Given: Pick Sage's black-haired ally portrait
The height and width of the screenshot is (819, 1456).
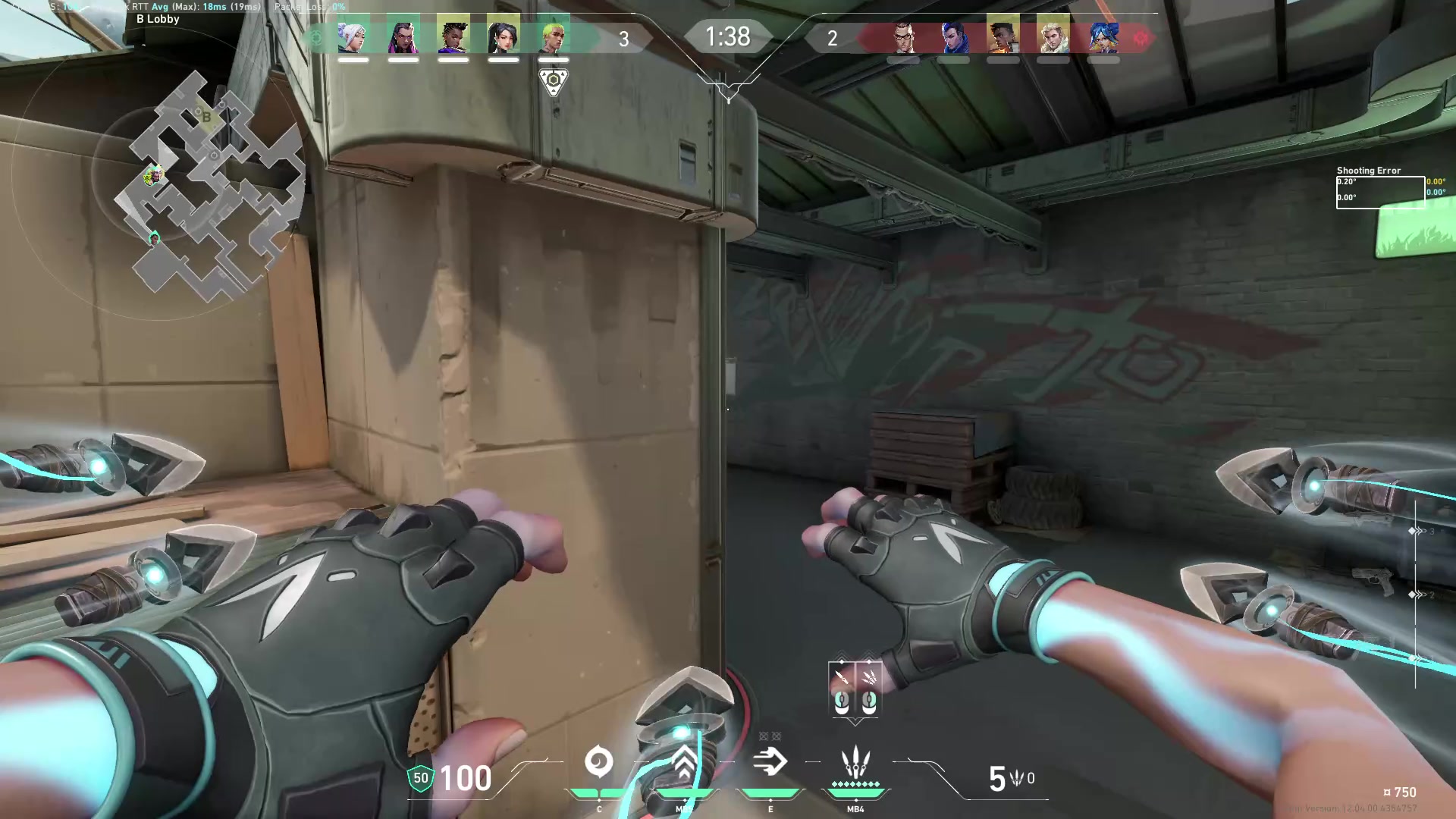Looking at the screenshot, I should (x=503, y=36).
